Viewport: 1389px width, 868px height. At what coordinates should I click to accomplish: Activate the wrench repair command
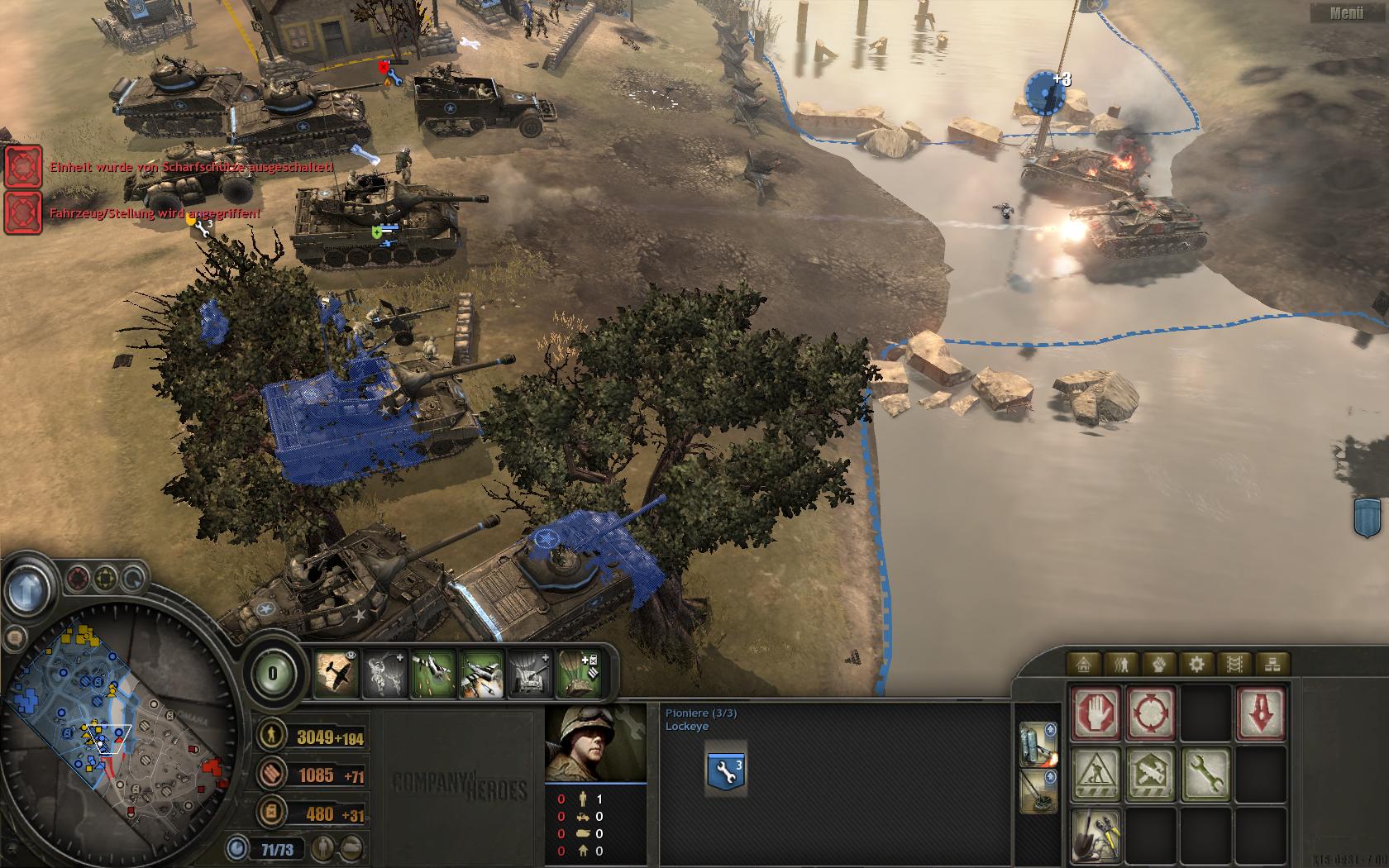pos(1205,775)
